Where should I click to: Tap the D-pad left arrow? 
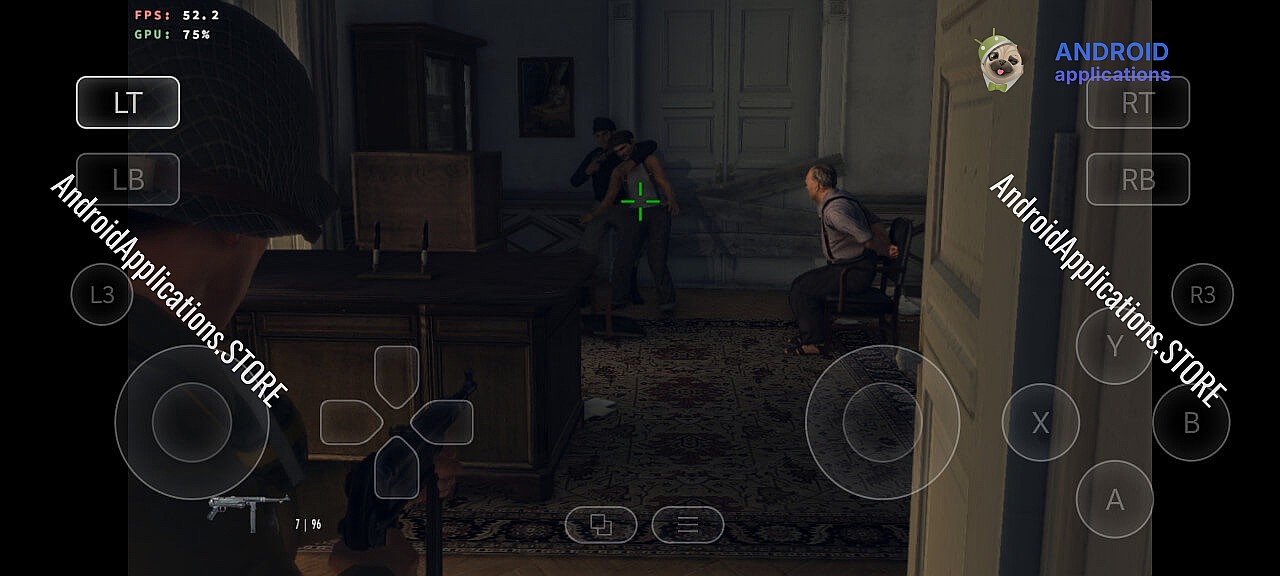tap(348, 422)
